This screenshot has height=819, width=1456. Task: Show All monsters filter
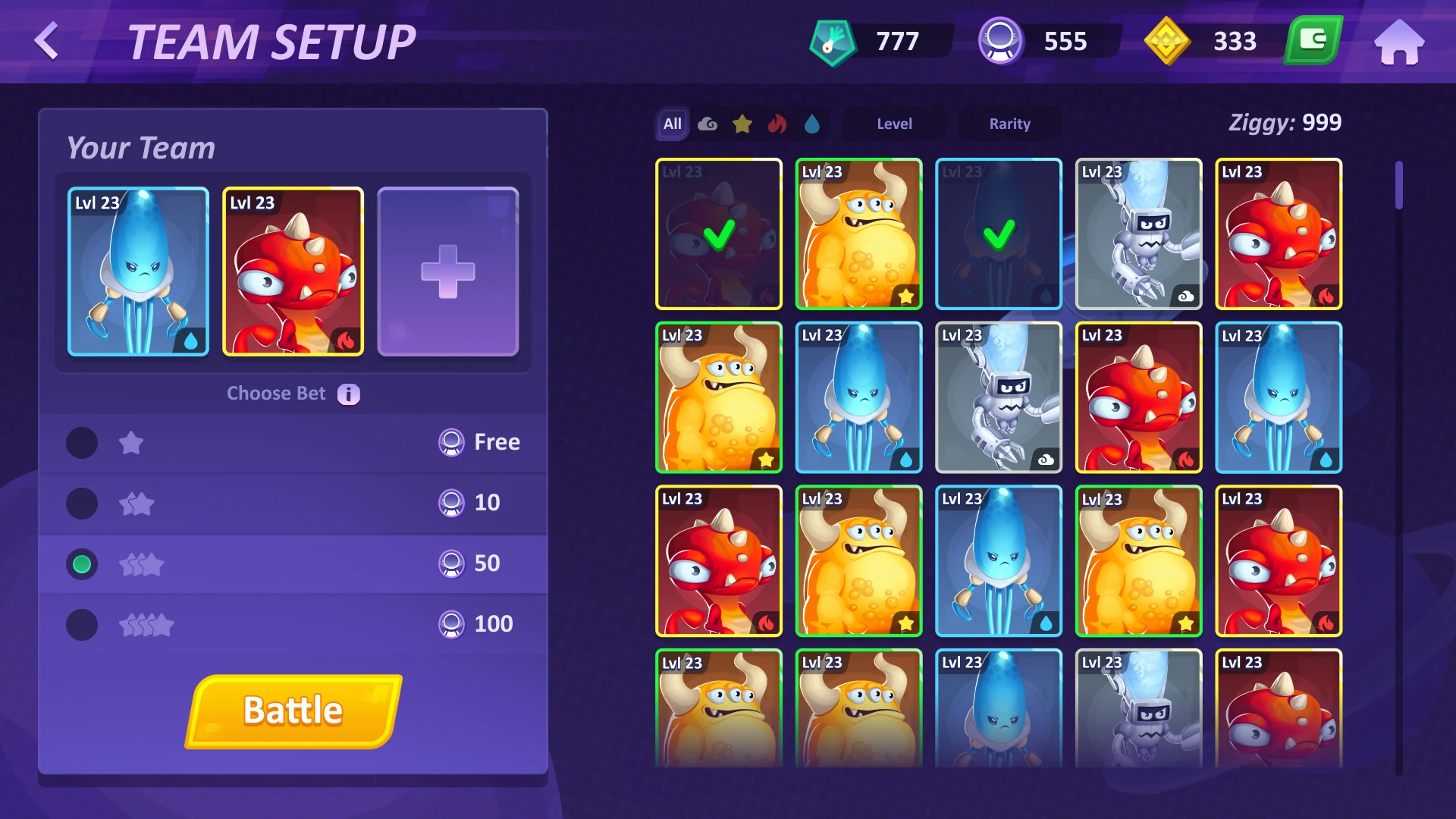tap(672, 124)
